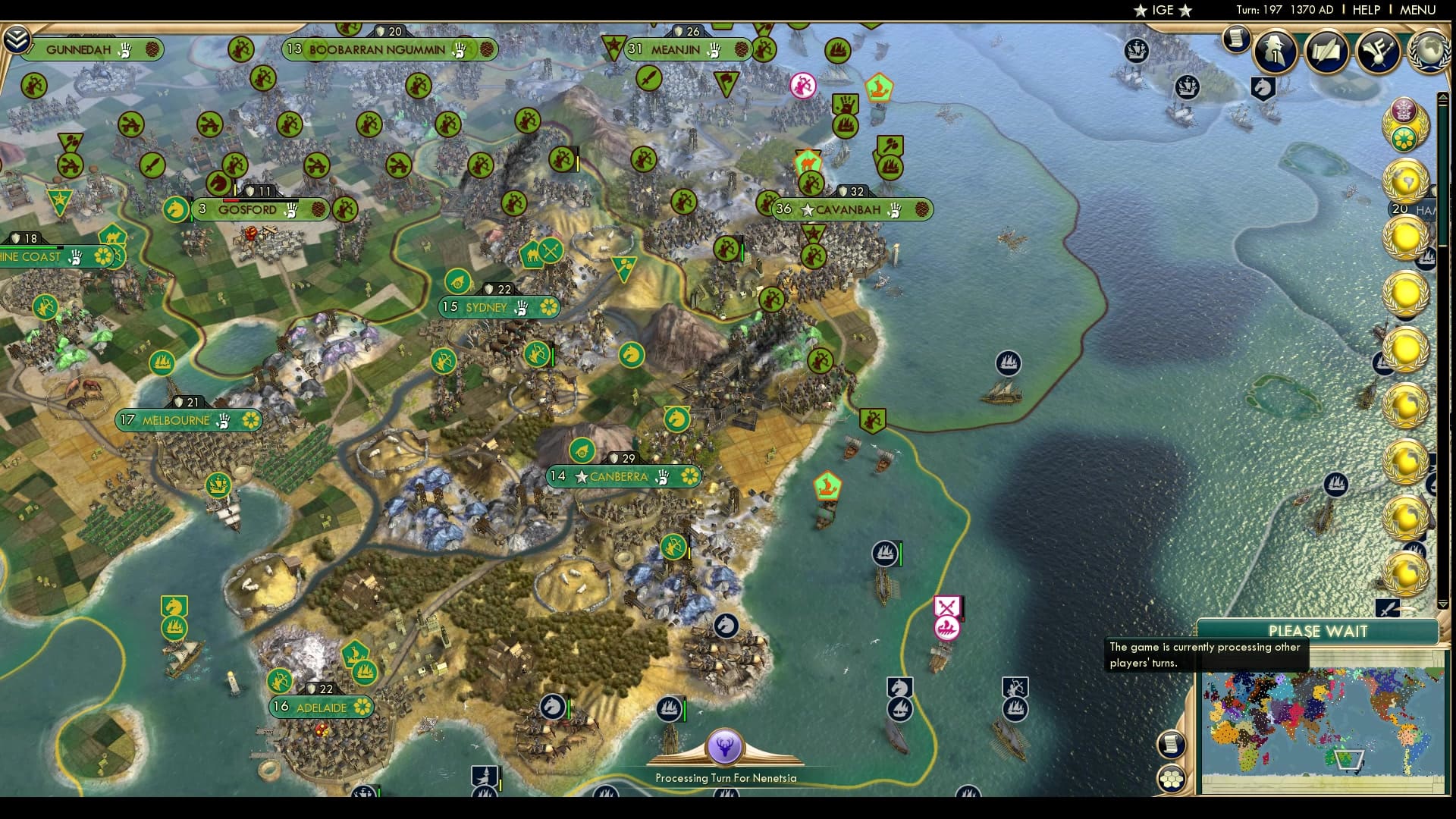The image size is (1456, 819).
Task: Select the Canberra capital city banner
Action: 622,476
